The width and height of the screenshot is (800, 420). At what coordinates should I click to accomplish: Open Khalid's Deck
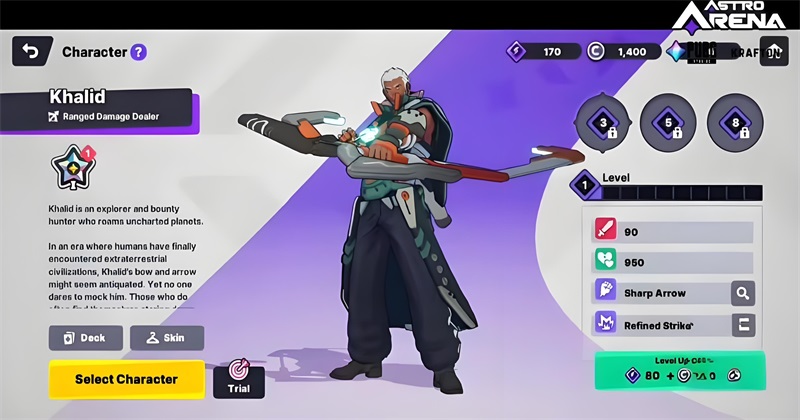click(x=86, y=338)
